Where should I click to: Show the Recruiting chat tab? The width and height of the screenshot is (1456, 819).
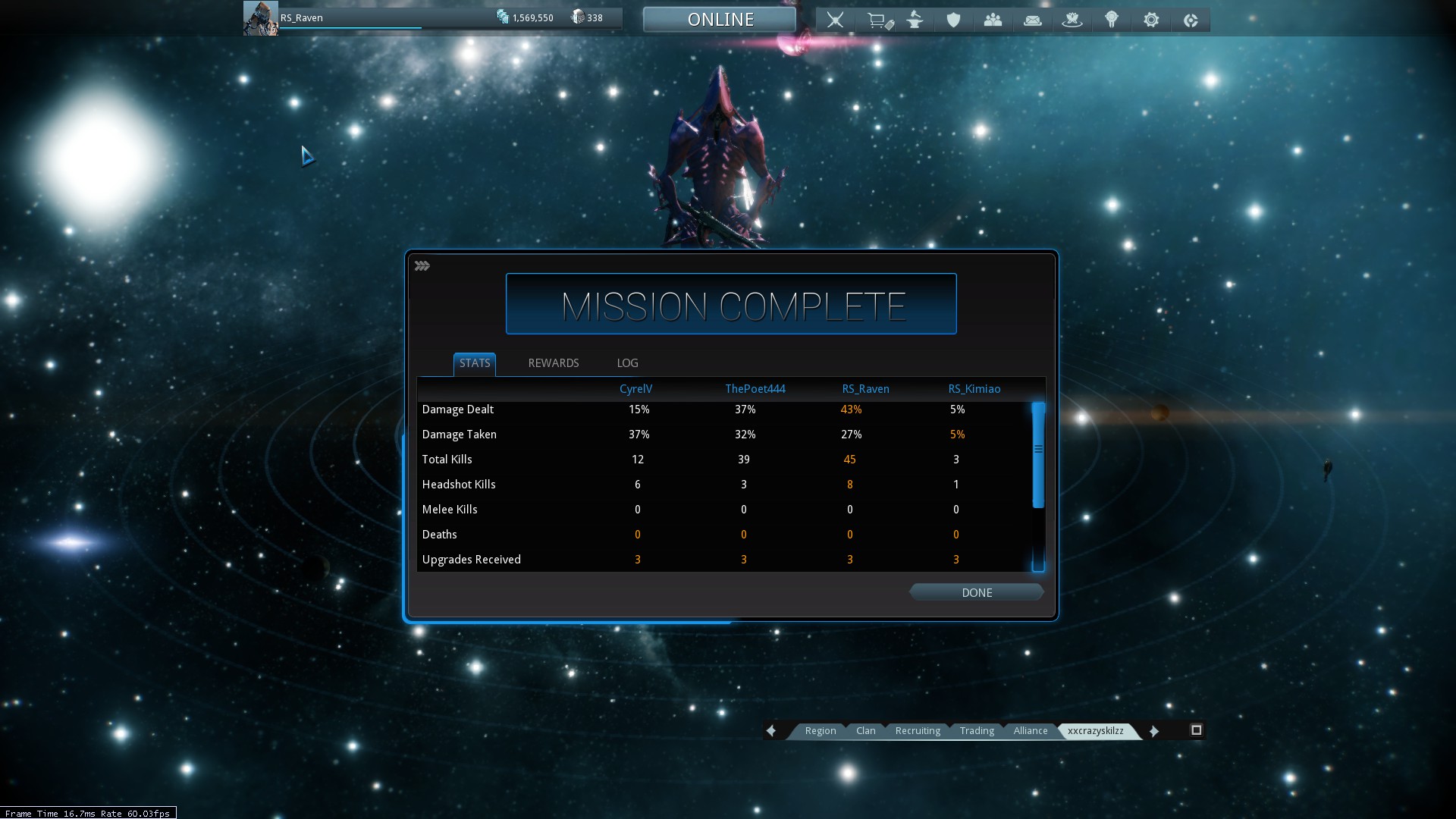click(x=918, y=731)
